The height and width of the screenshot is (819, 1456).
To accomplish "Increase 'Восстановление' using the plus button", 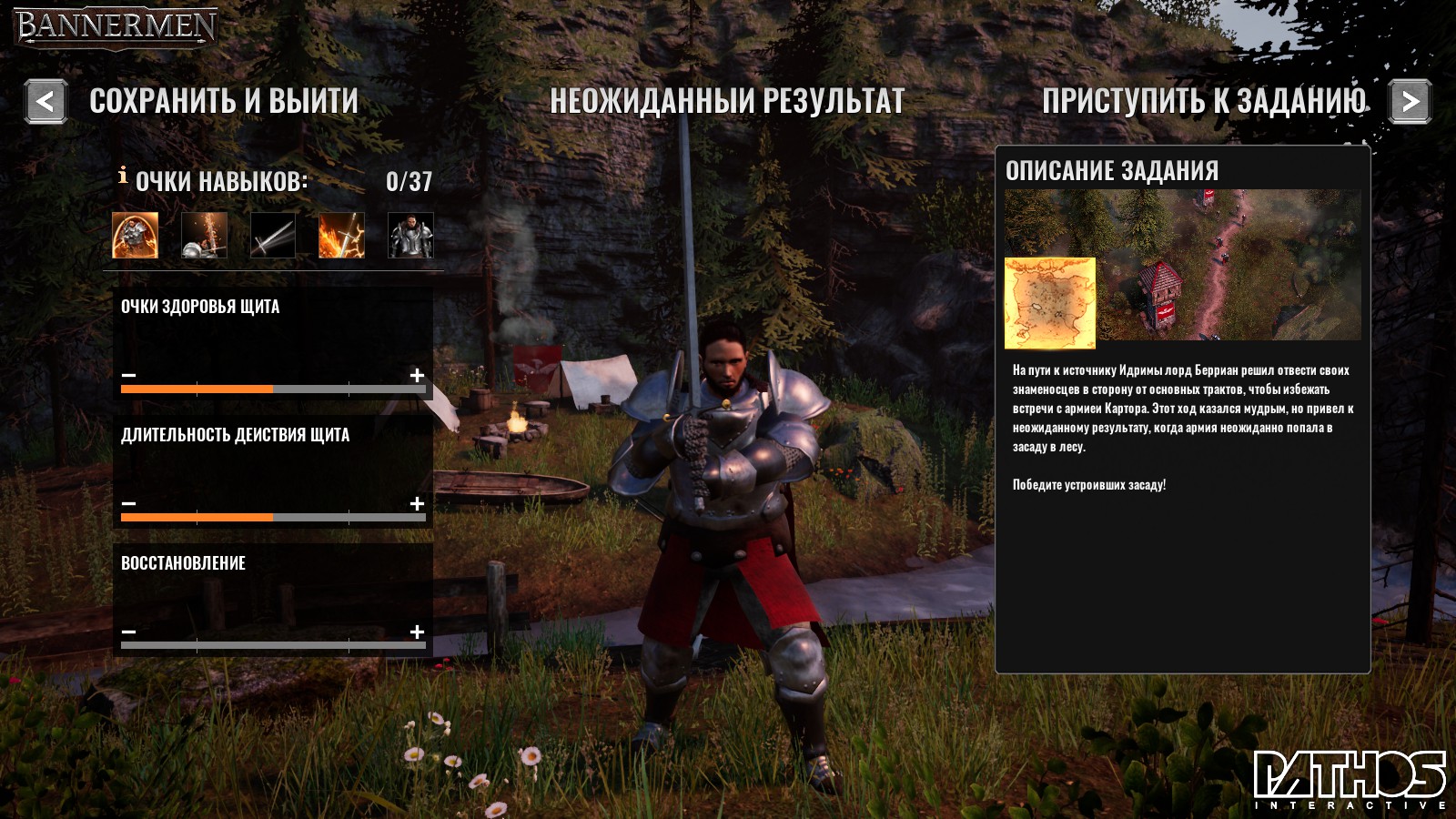I will point(417,632).
